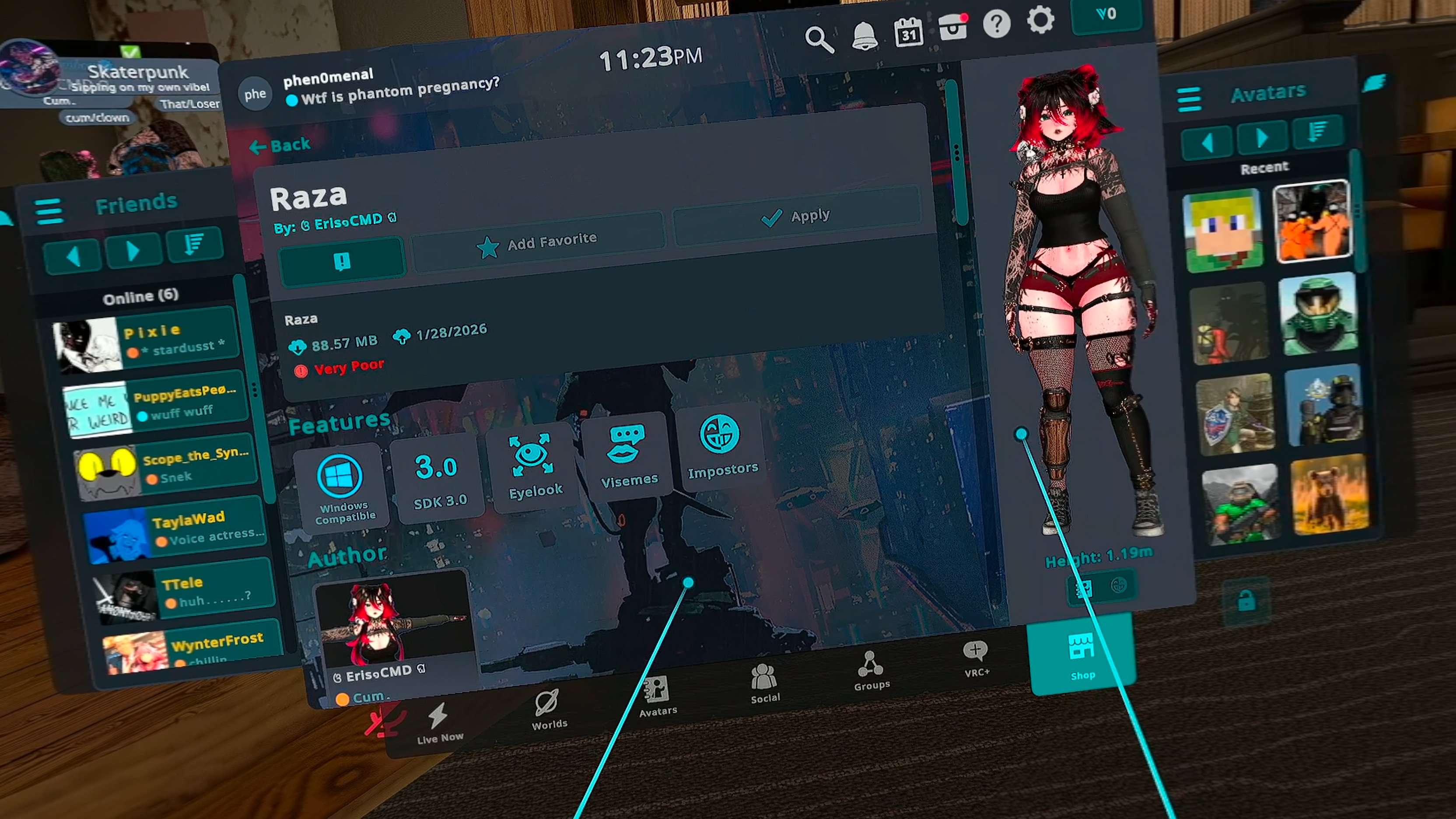1456x819 pixels.
Task: Report avatar with the exclamation button
Action: click(x=342, y=262)
